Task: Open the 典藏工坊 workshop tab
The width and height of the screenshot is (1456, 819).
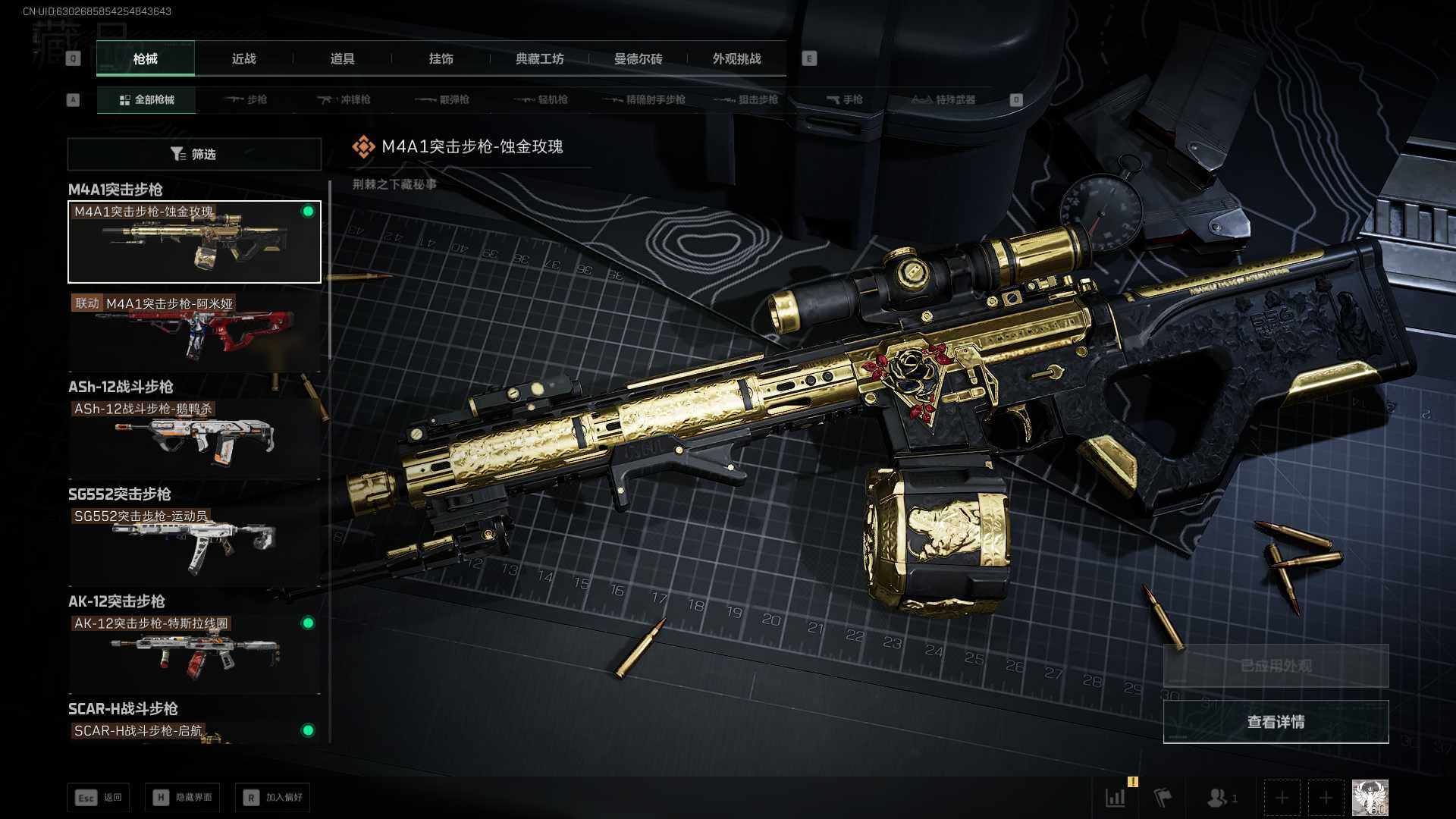Action: (x=539, y=58)
